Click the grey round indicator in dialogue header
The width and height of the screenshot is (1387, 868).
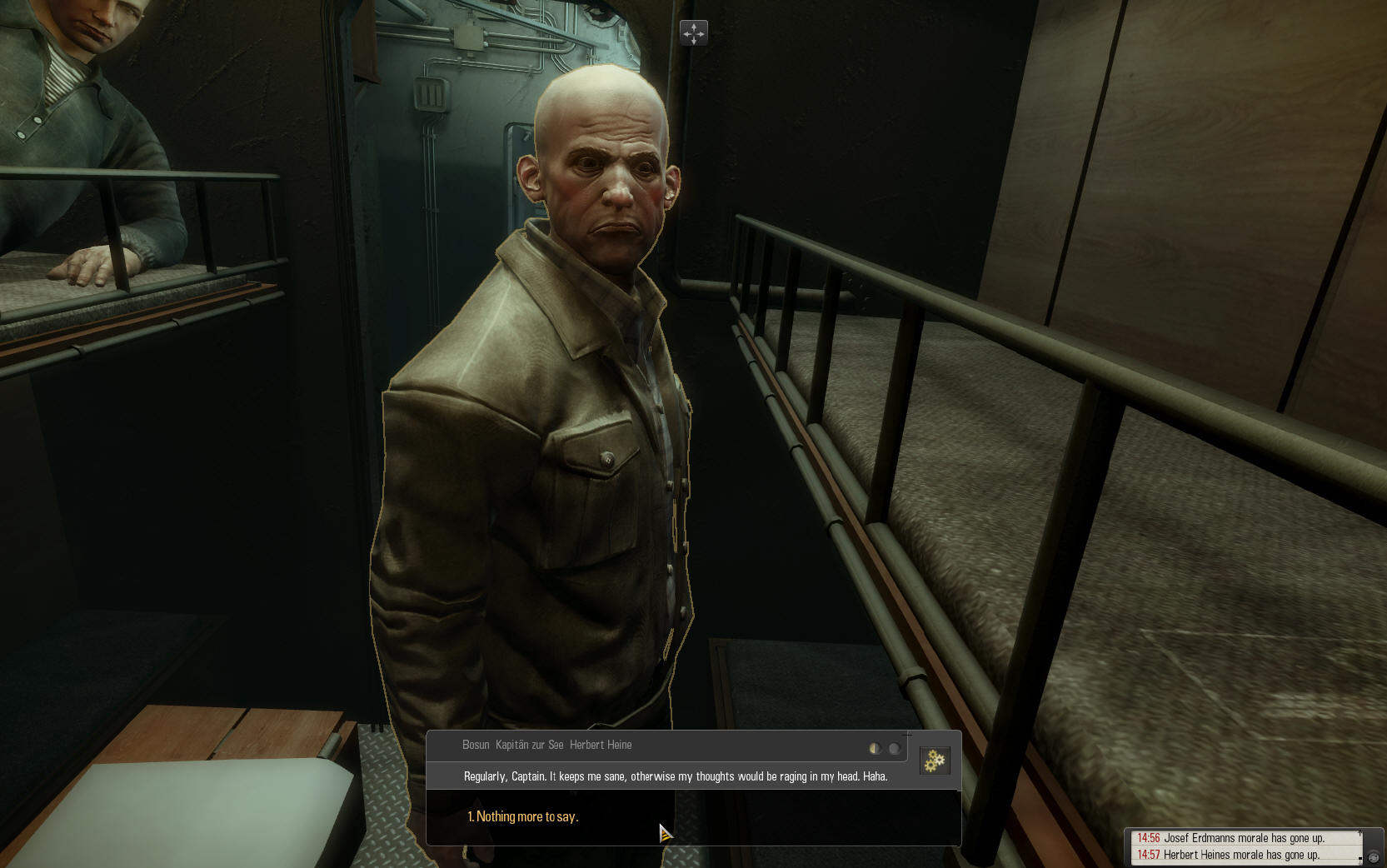pos(894,748)
